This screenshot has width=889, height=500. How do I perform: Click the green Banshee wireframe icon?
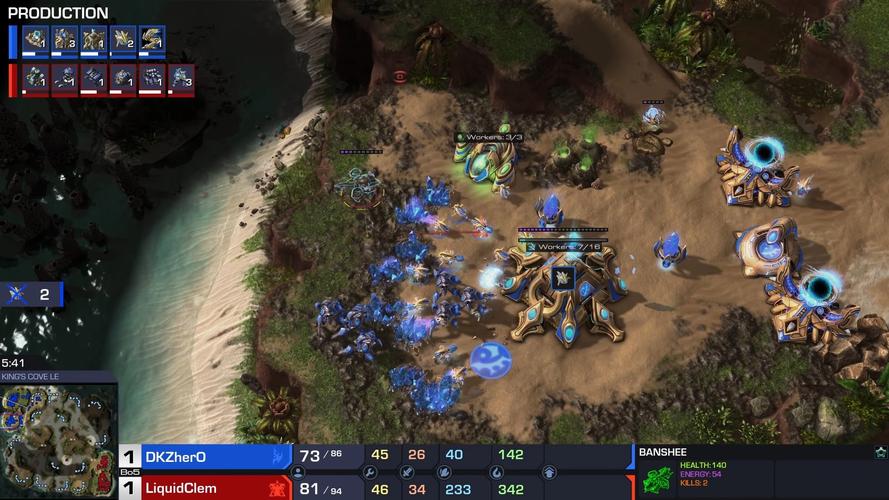(656, 480)
